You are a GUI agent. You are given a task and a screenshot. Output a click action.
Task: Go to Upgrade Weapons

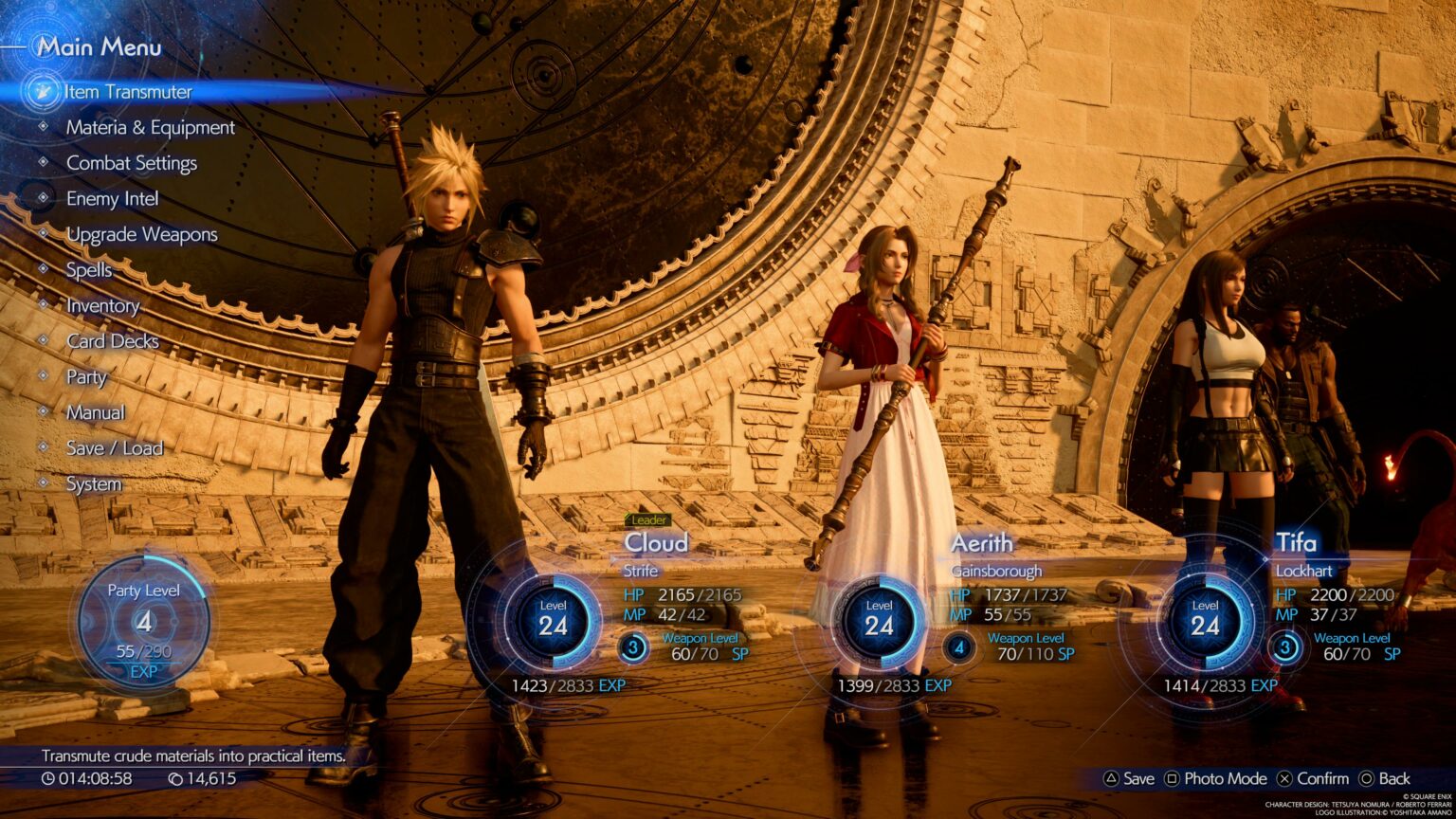click(141, 234)
